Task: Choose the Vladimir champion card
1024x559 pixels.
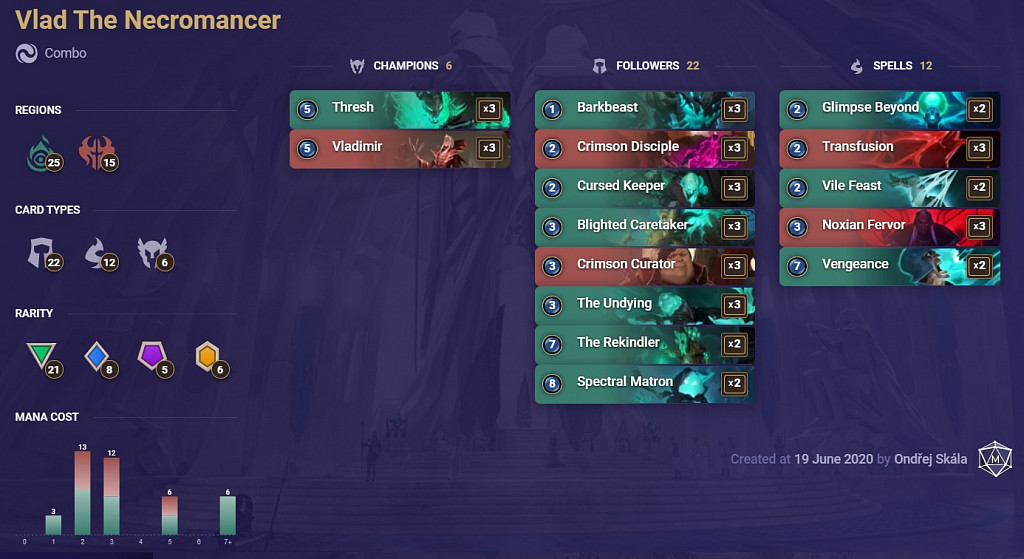Action: point(399,148)
